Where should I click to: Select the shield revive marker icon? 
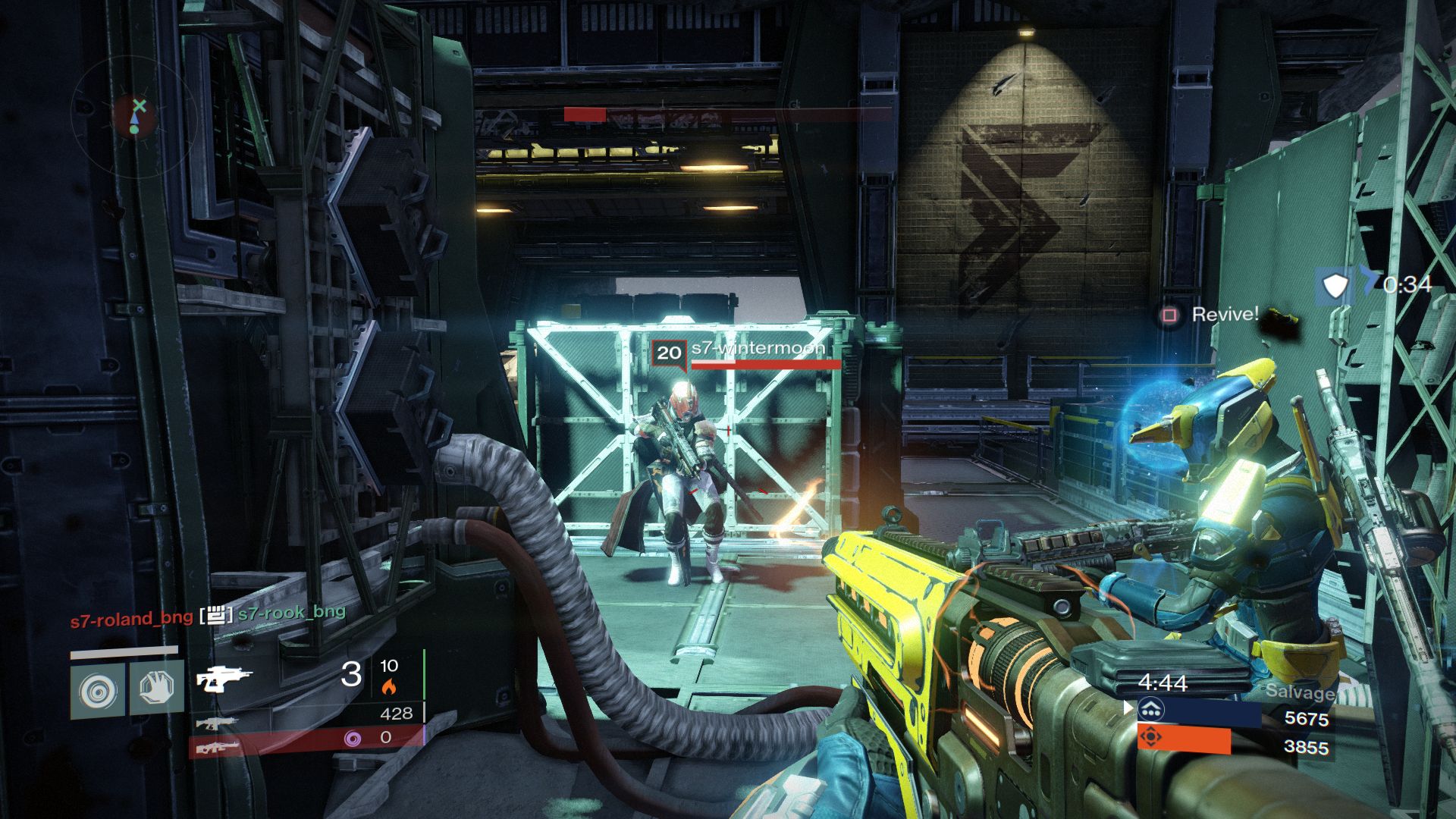1335,286
